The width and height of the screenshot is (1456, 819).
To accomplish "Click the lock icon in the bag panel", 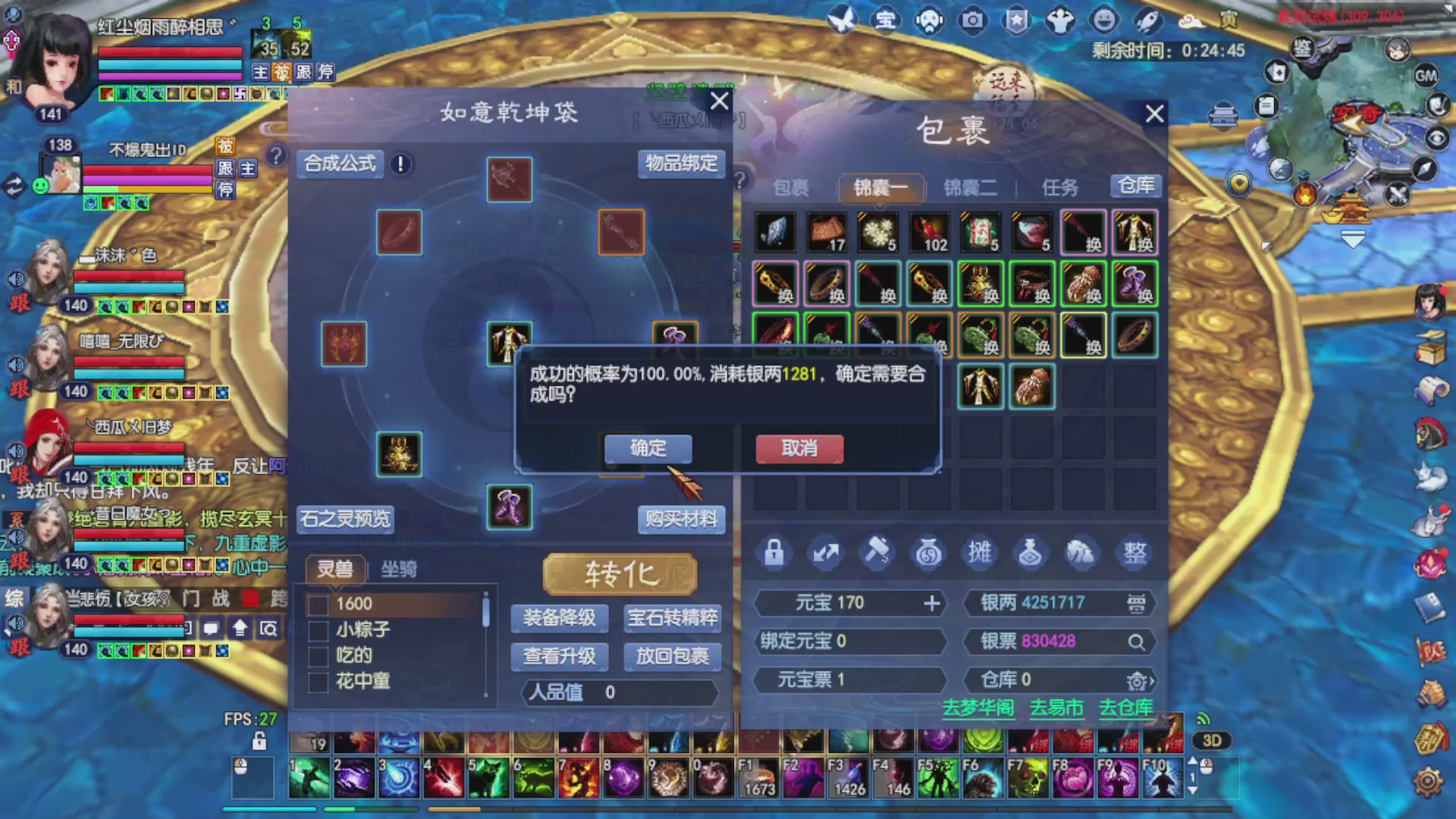I will (x=773, y=553).
